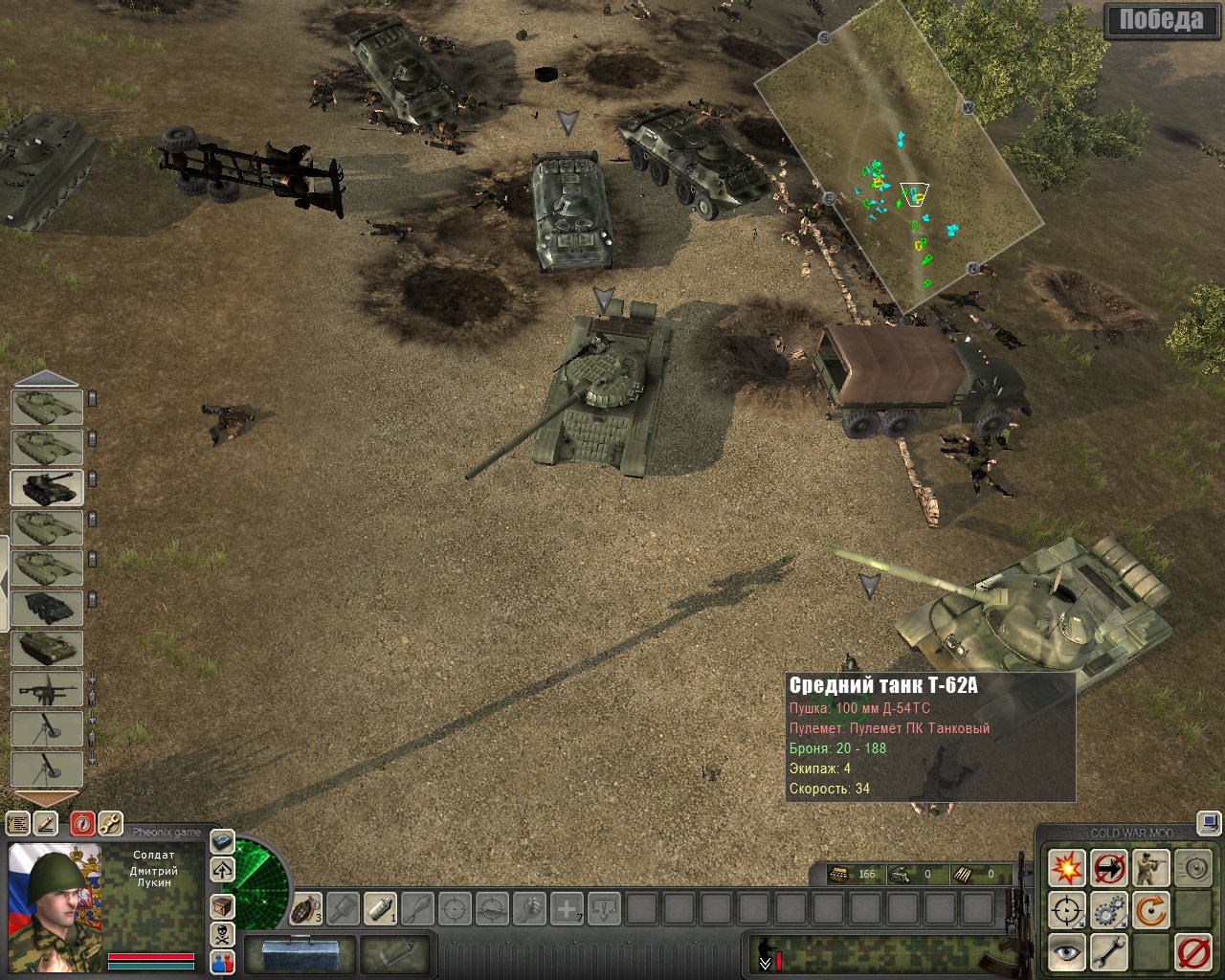Open the wrench settings icon
This screenshot has height=980, width=1225.
coord(110,823)
